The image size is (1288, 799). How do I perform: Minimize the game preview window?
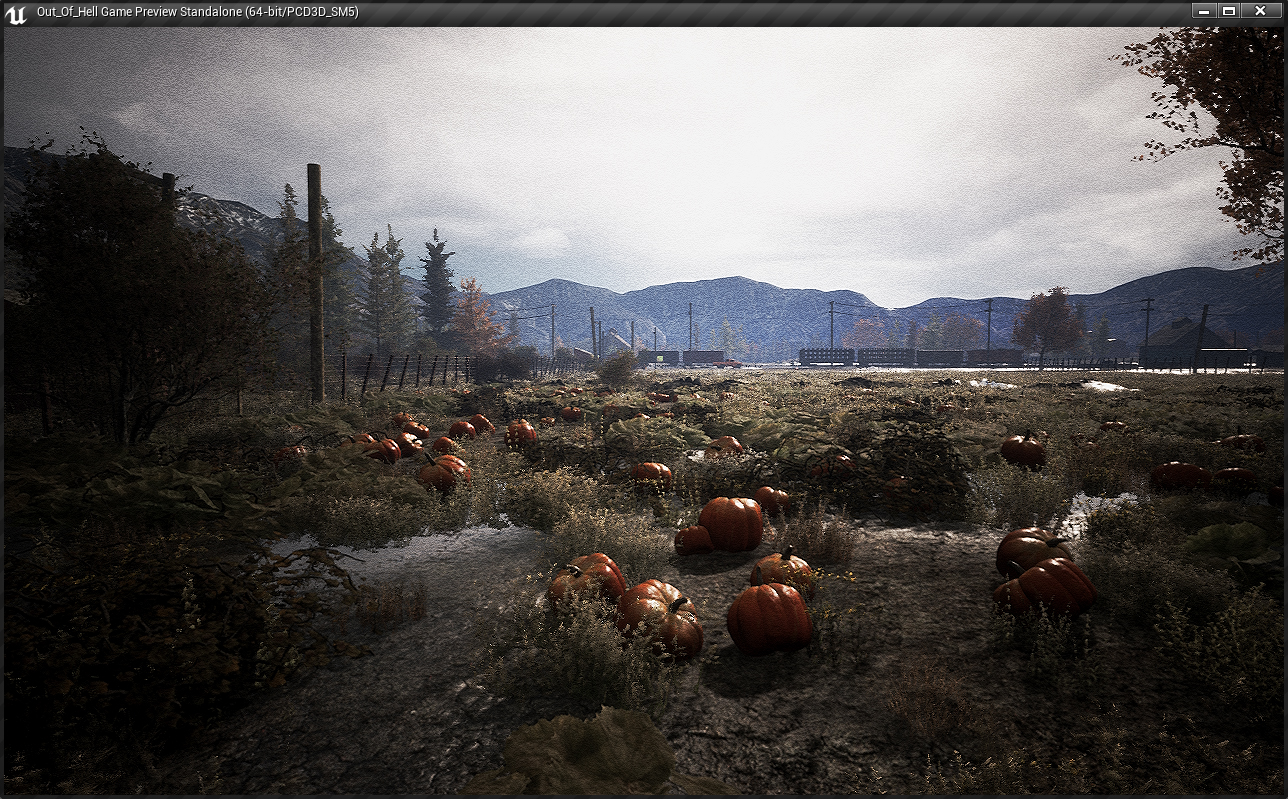[x=1204, y=11]
